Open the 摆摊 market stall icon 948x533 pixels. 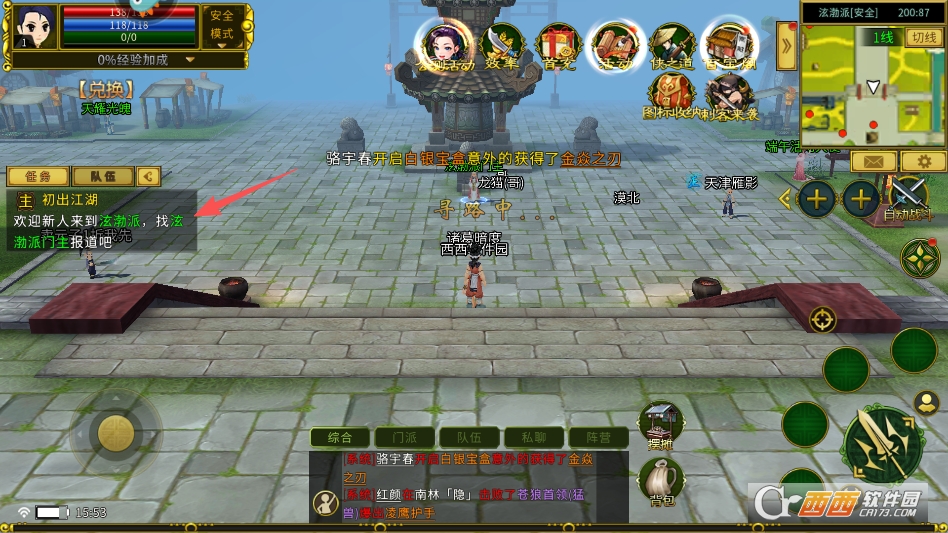(660, 424)
